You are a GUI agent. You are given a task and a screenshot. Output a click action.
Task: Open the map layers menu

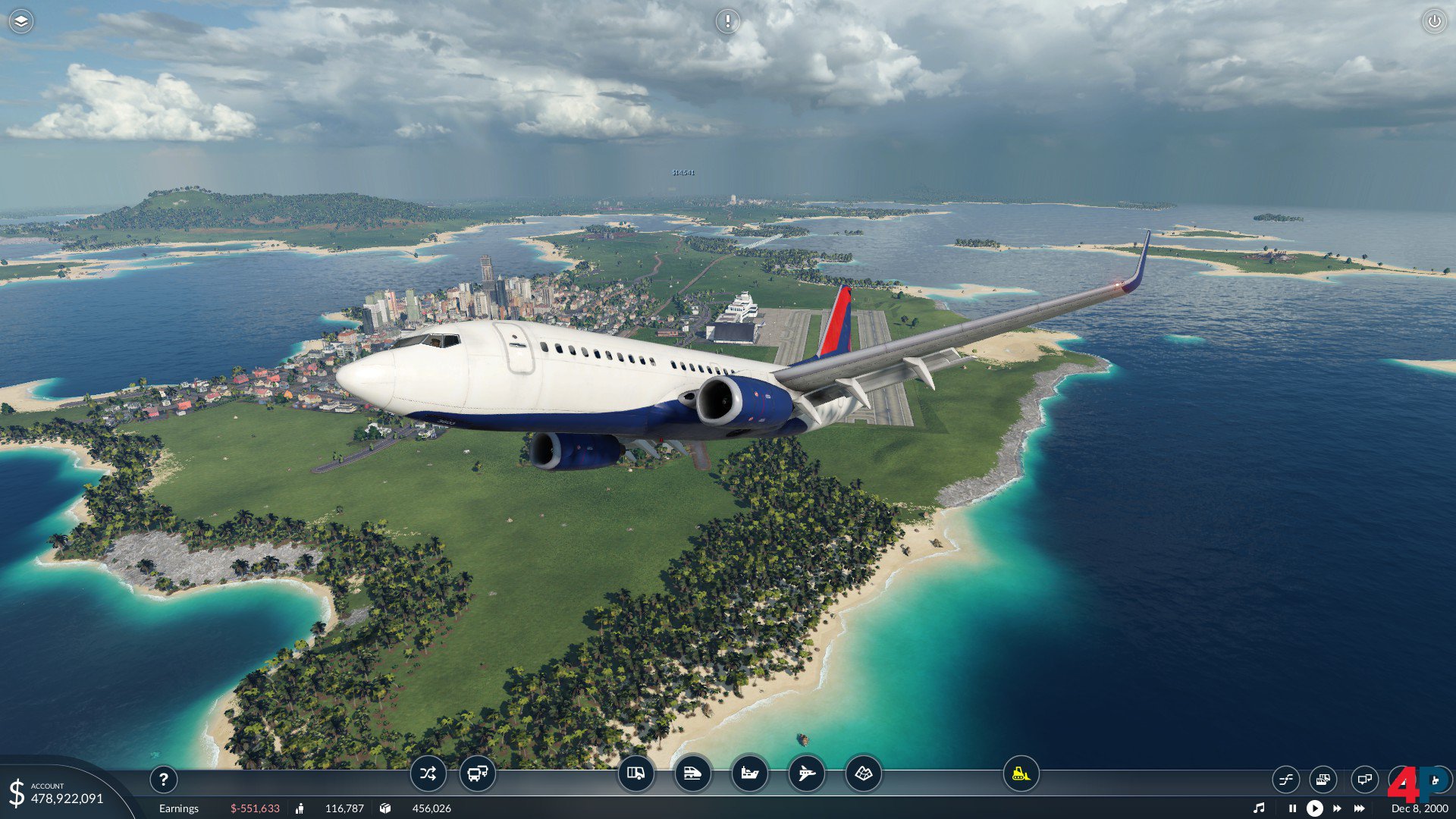click(x=21, y=21)
